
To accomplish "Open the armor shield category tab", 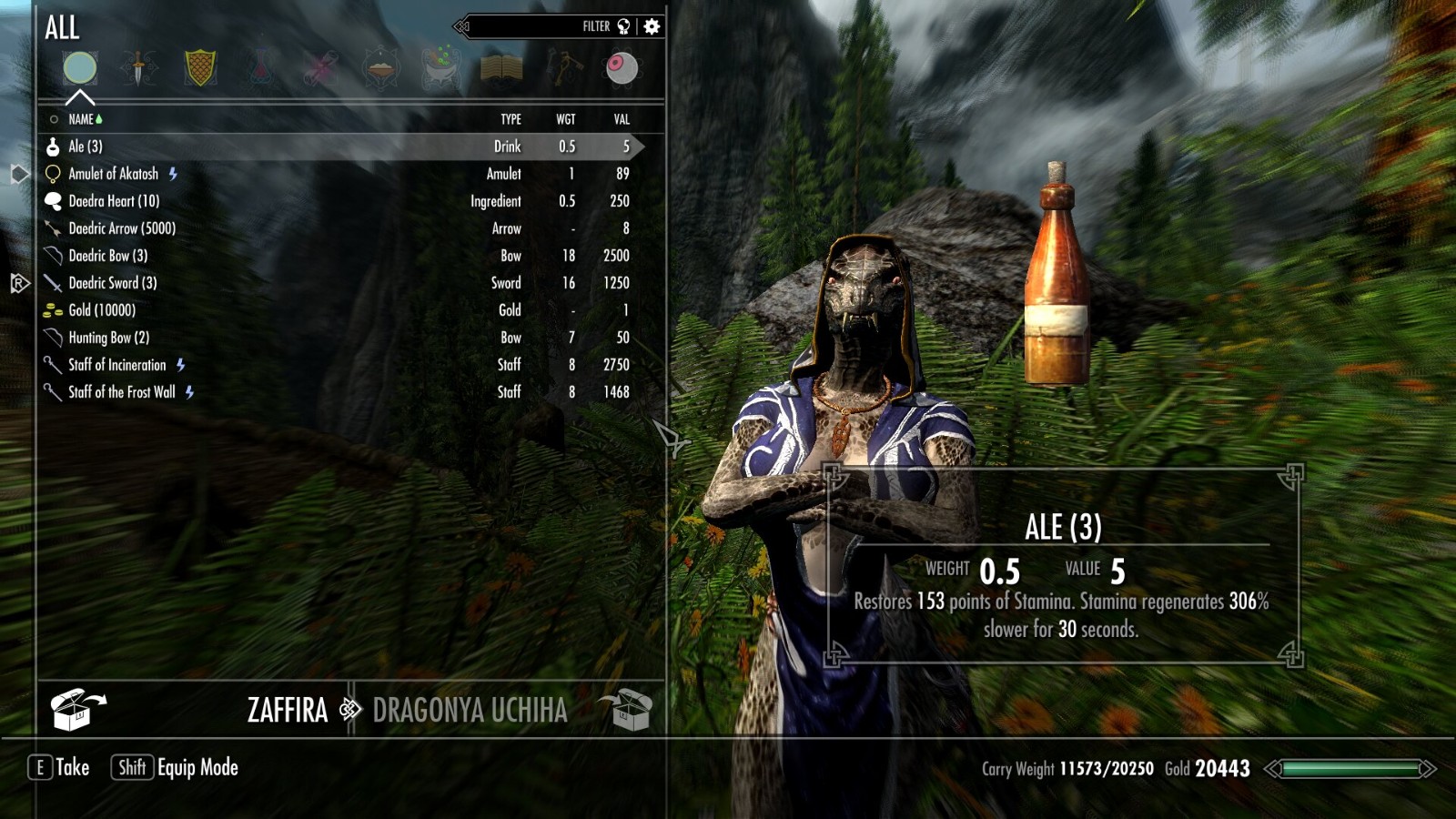I will [x=200, y=68].
